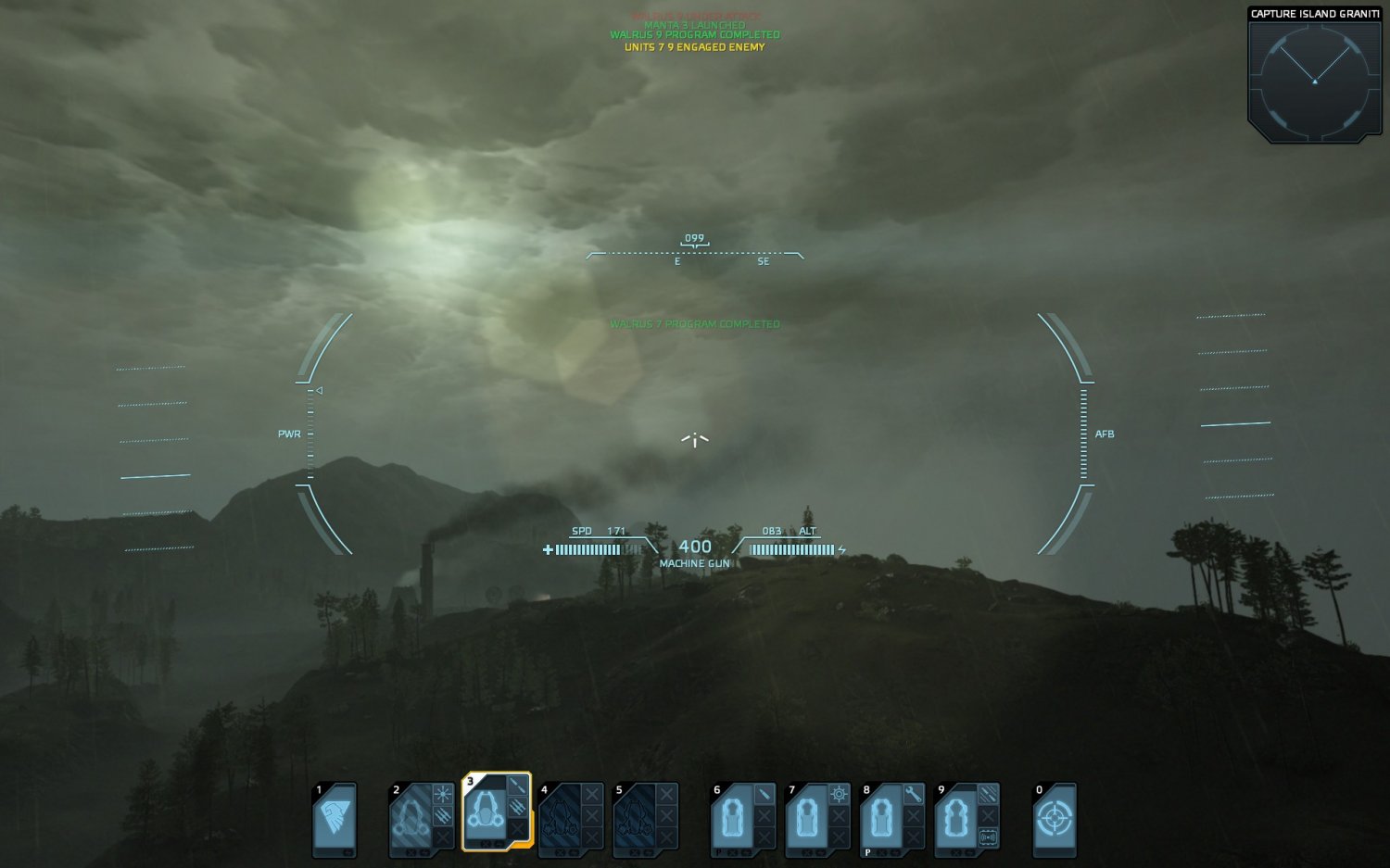Click the wrench repair icon on Walrus 8

coord(914,796)
